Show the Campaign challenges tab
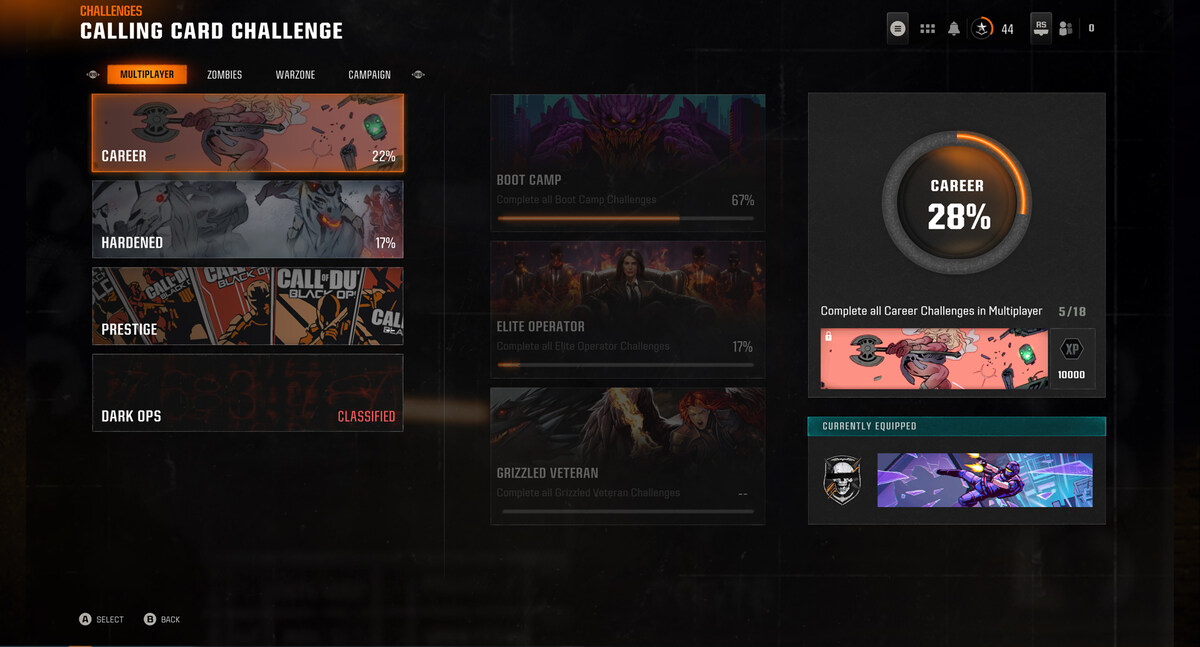 coord(369,75)
